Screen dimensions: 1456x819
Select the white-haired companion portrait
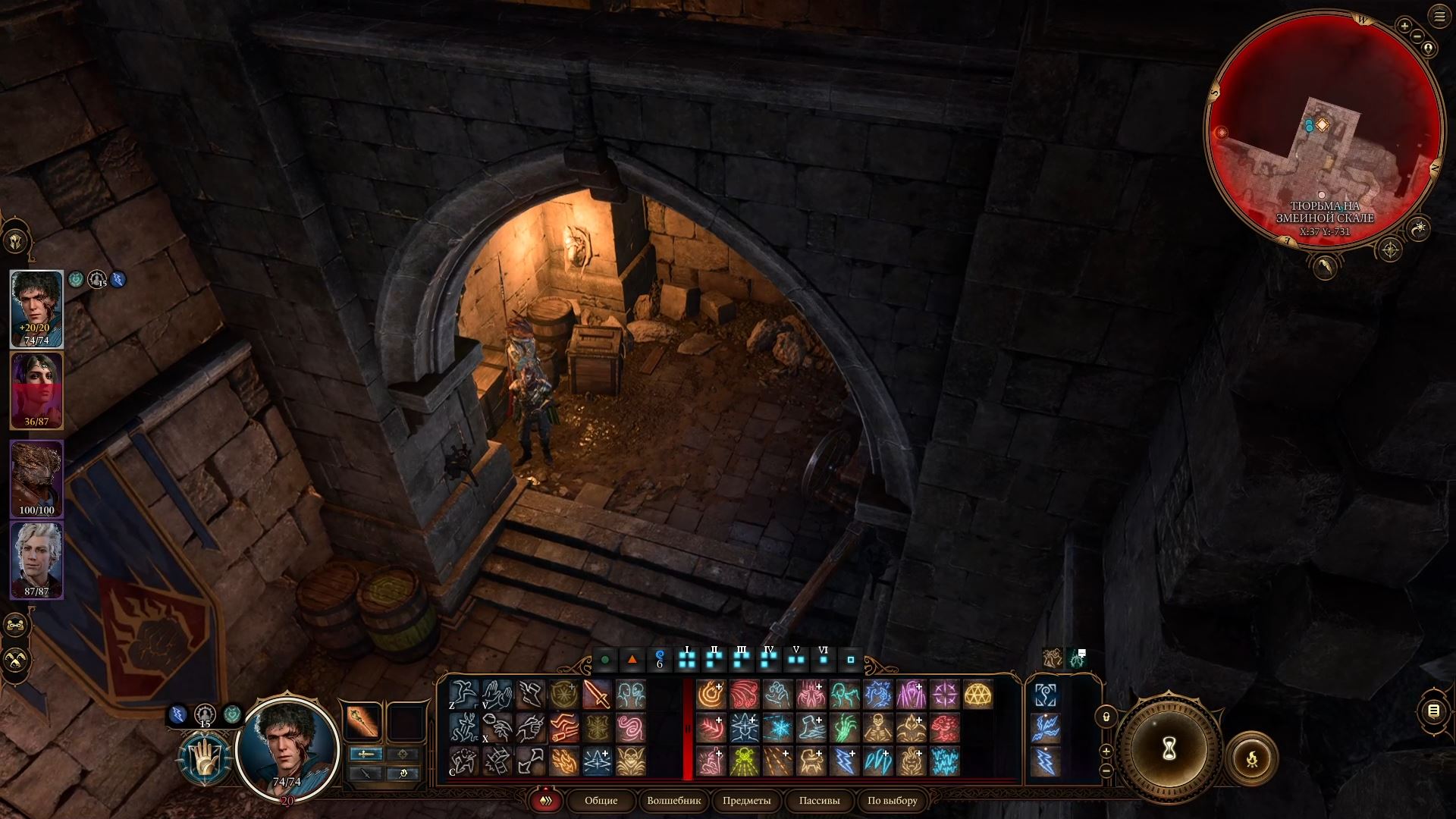(36, 560)
